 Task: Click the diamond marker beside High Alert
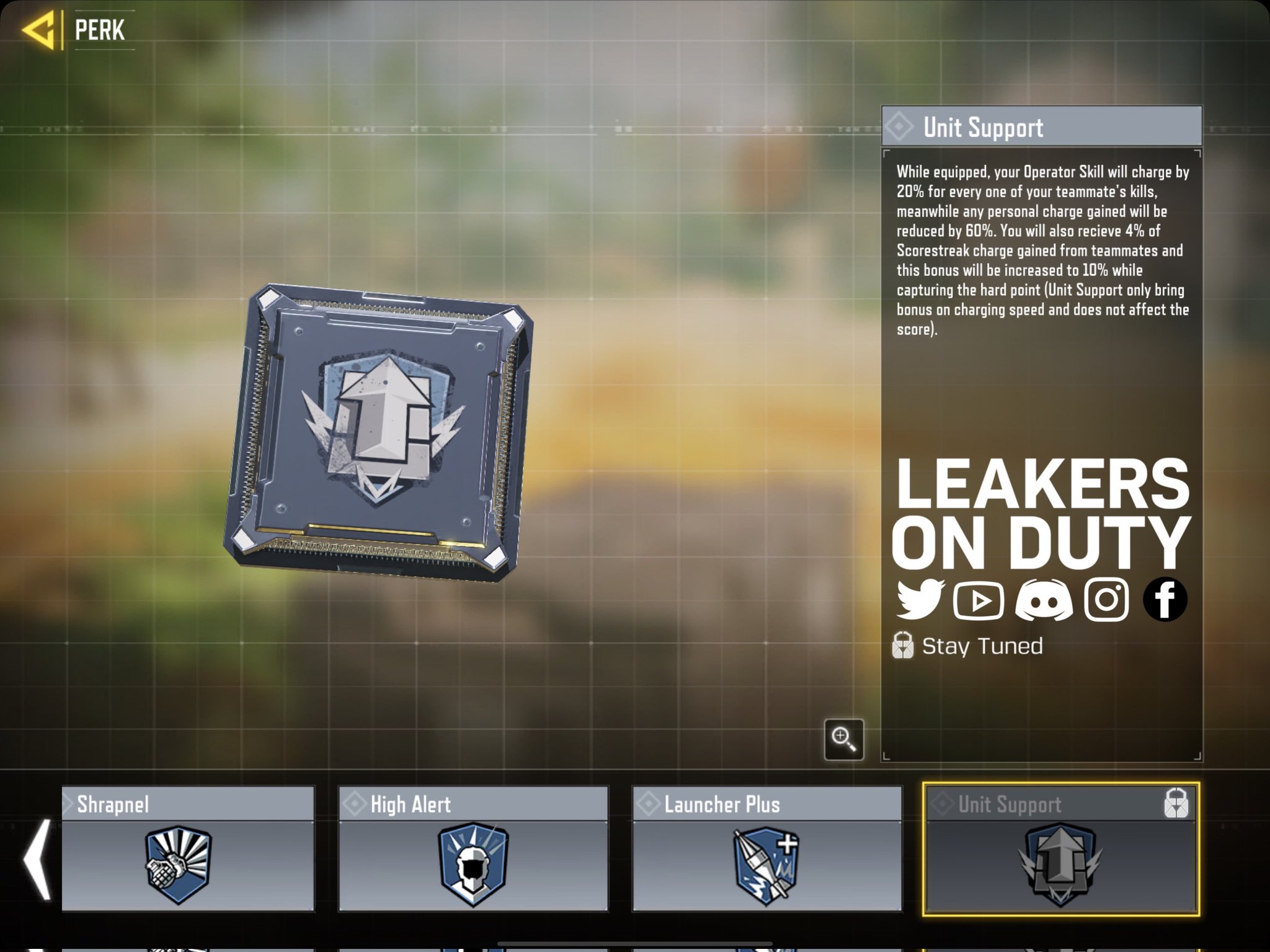click(x=353, y=804)
